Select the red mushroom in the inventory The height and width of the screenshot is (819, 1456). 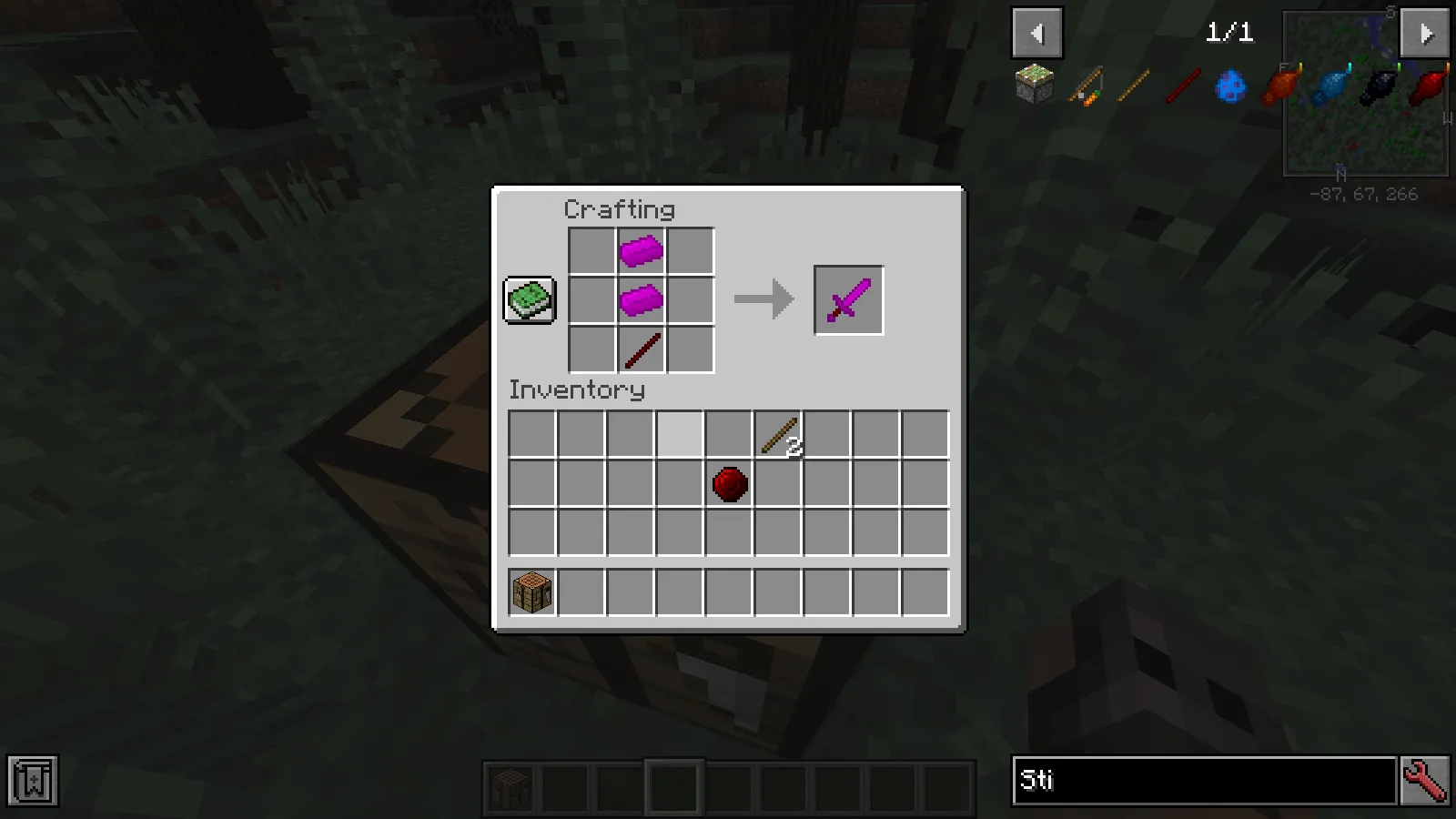729,483
